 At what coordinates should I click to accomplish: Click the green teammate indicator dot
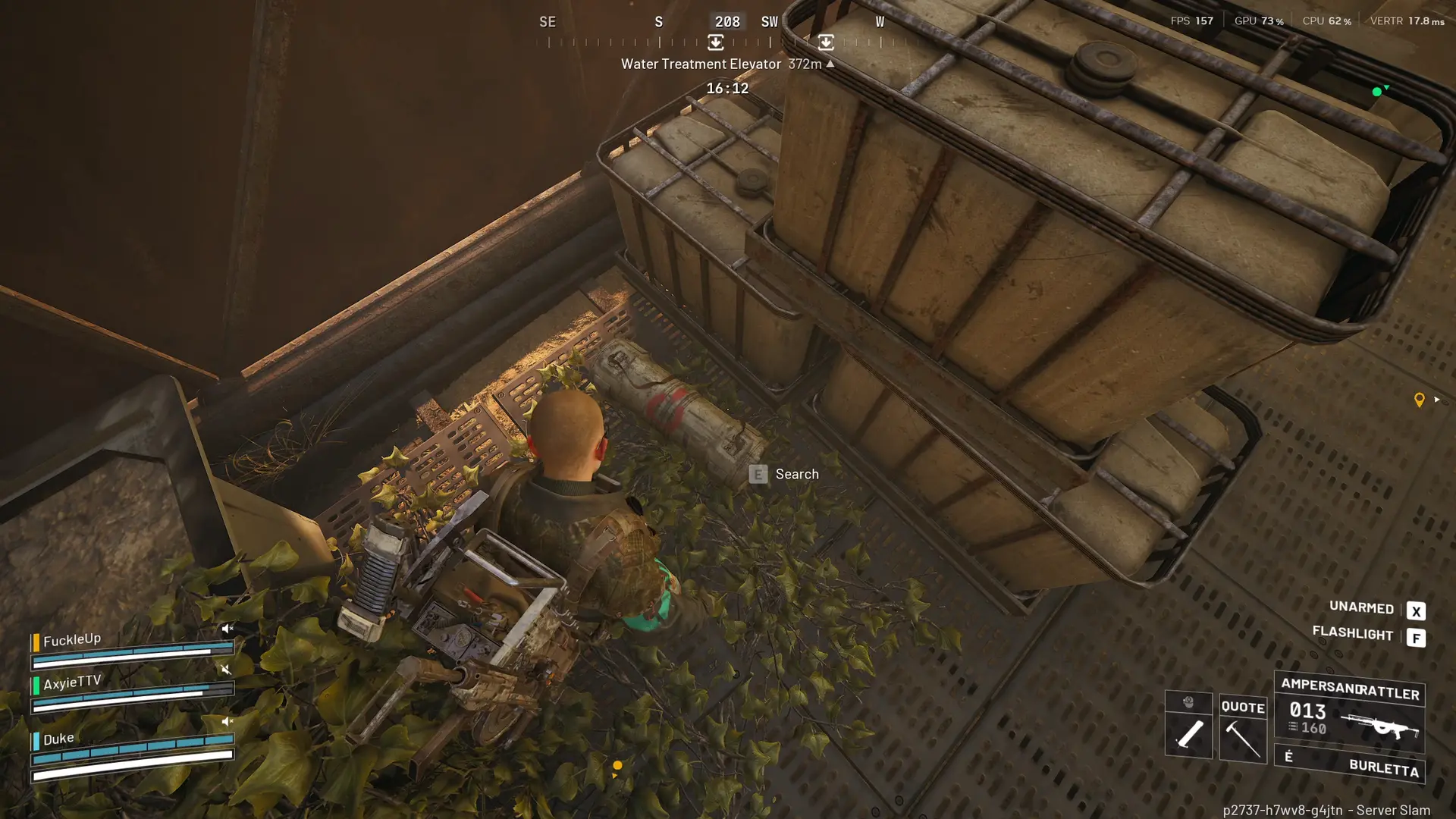[x=1376, y=92]
